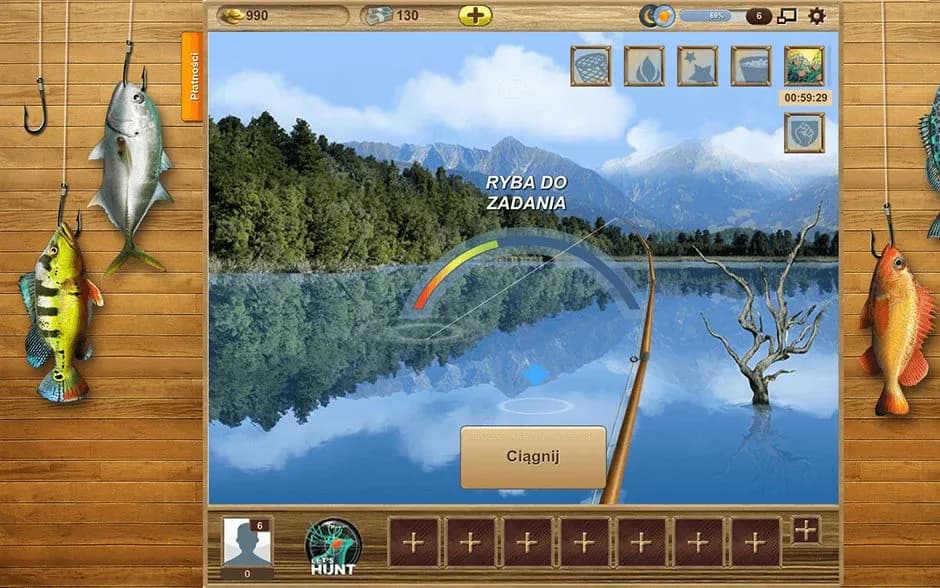The height and width of the screenshot is (588, 940).
Task: Open the banknotes cash counter
Action: [405, 16]
